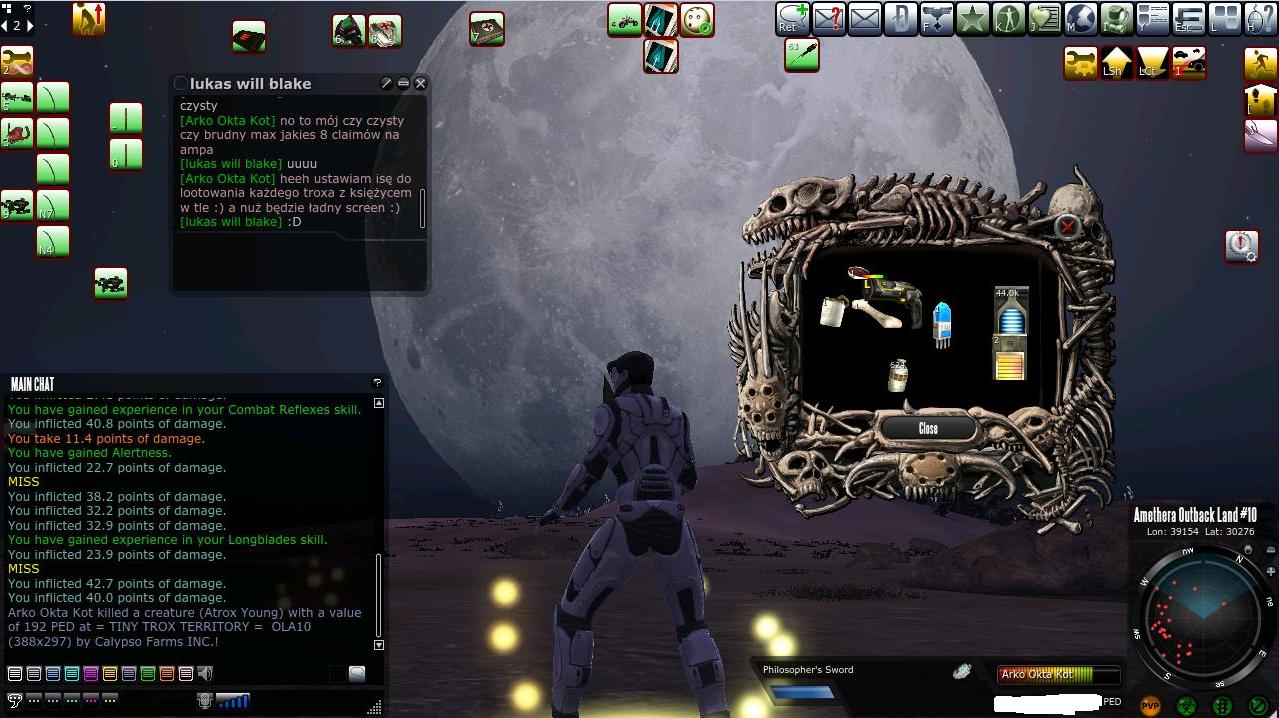Screen dimensions: 1279x718
Task: Toggle the microphone voice chat icon
Action: point(205,701)
